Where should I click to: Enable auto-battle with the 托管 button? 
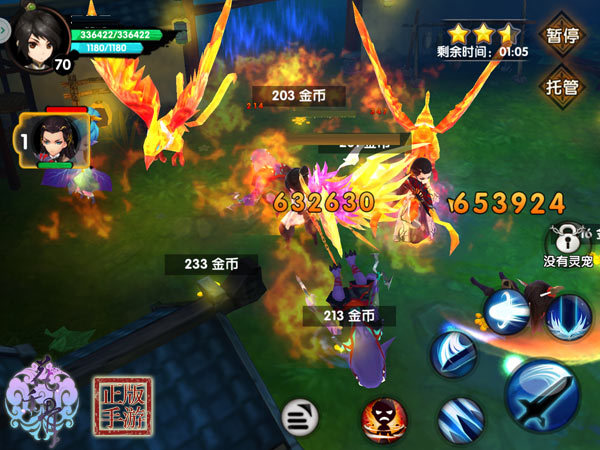click(564, 86)
